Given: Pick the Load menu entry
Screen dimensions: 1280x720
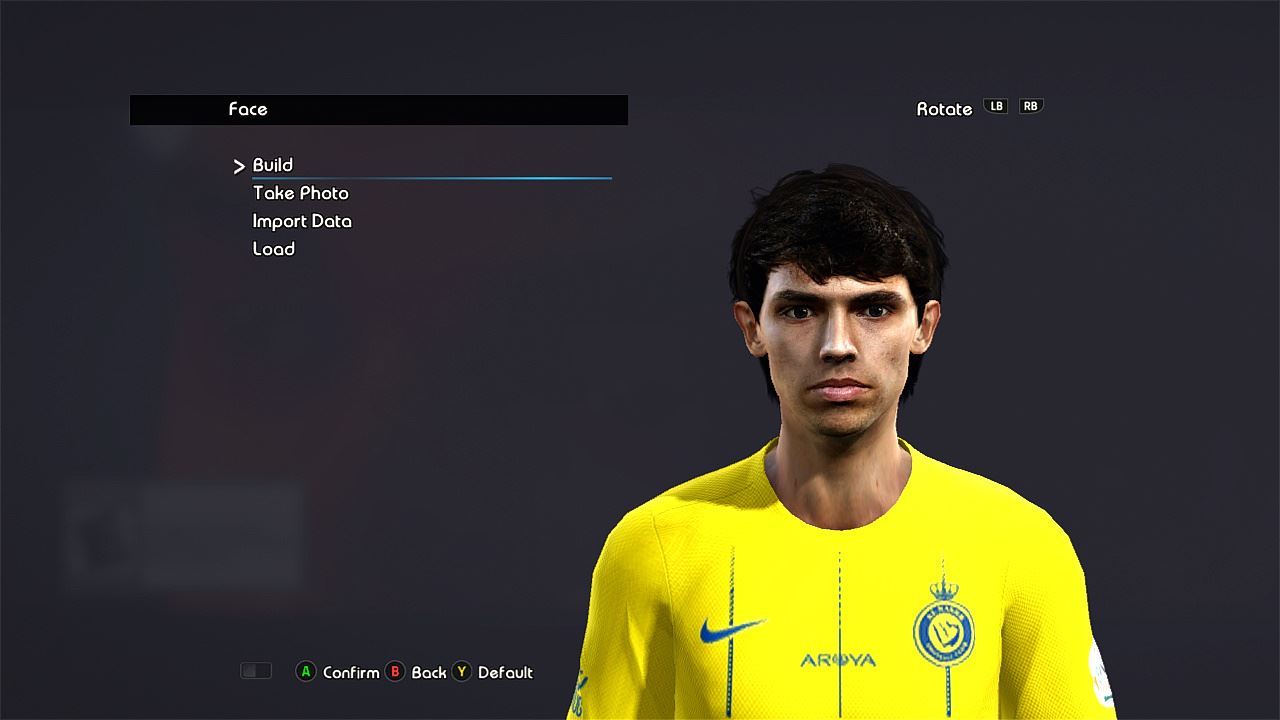Looking at the screenshot, I should (x=274, y=249).
